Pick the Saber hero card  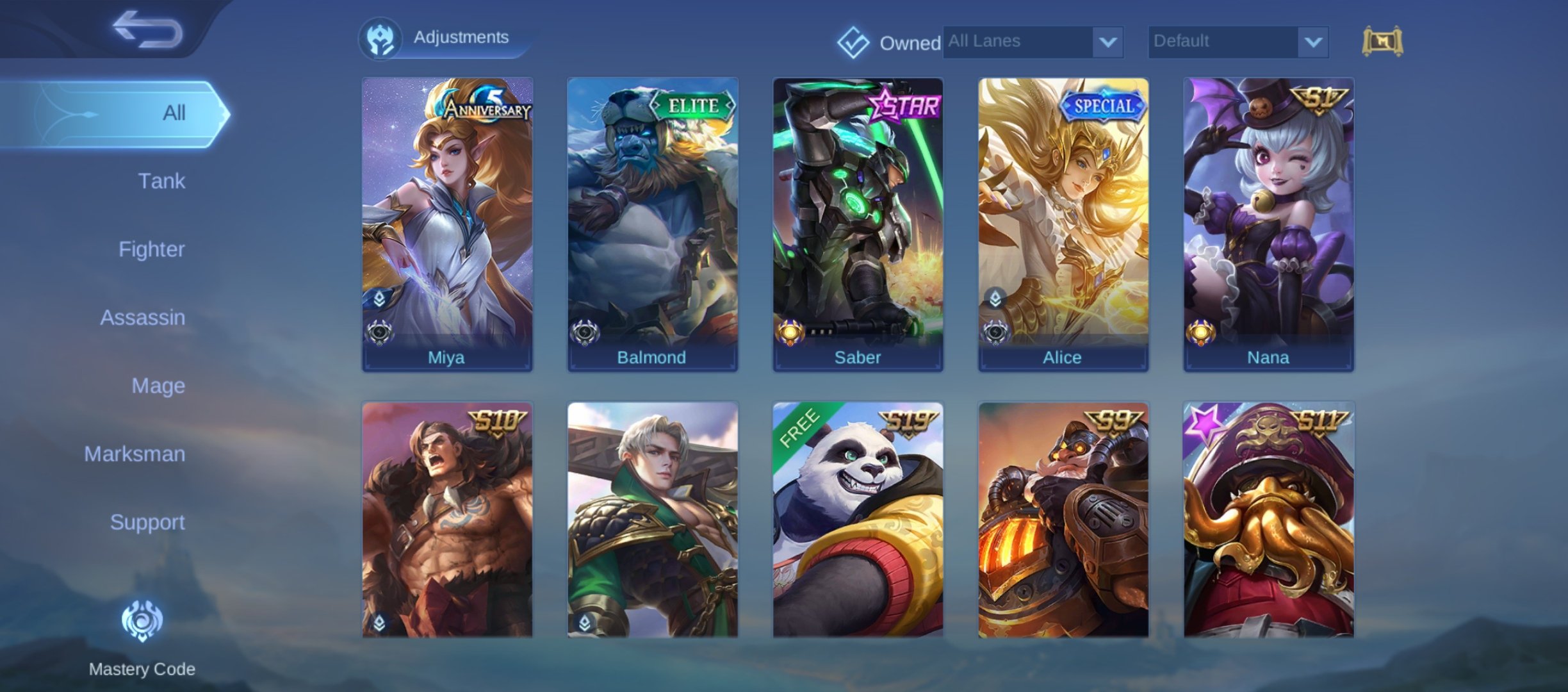tap(858, 224)
